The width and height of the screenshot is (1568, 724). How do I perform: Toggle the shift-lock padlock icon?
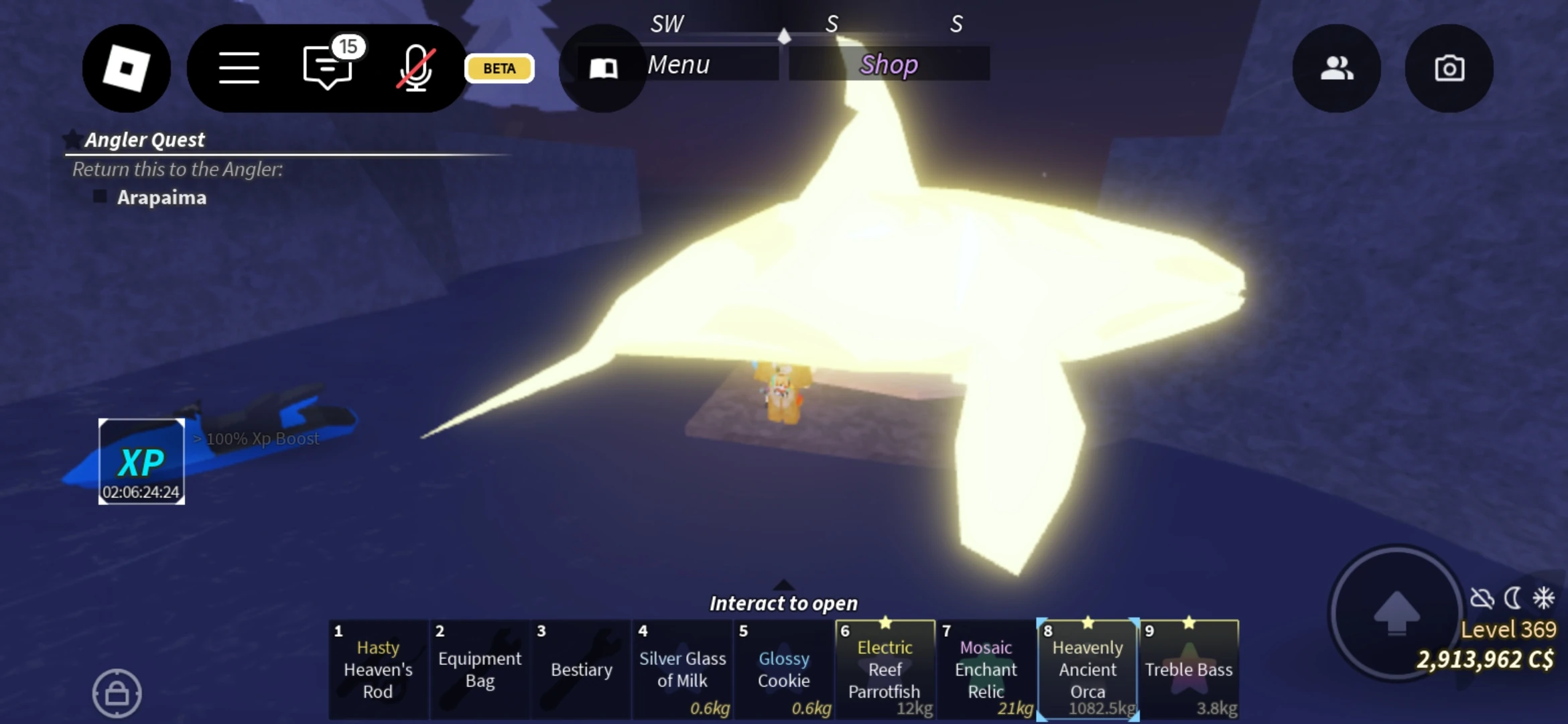click(117, 693)
